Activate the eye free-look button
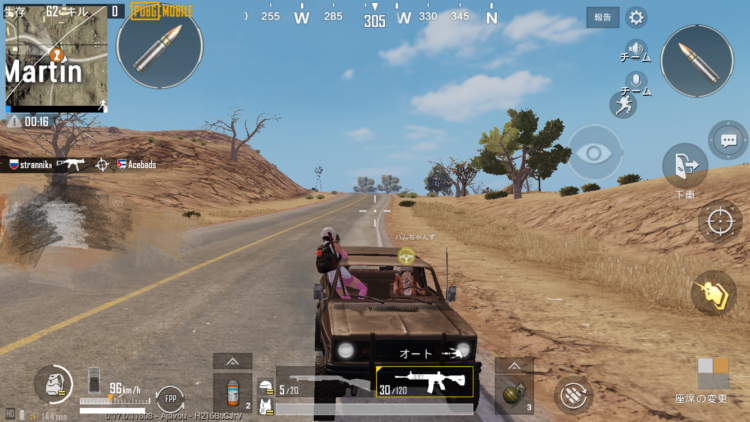 (x=595, y=152)
